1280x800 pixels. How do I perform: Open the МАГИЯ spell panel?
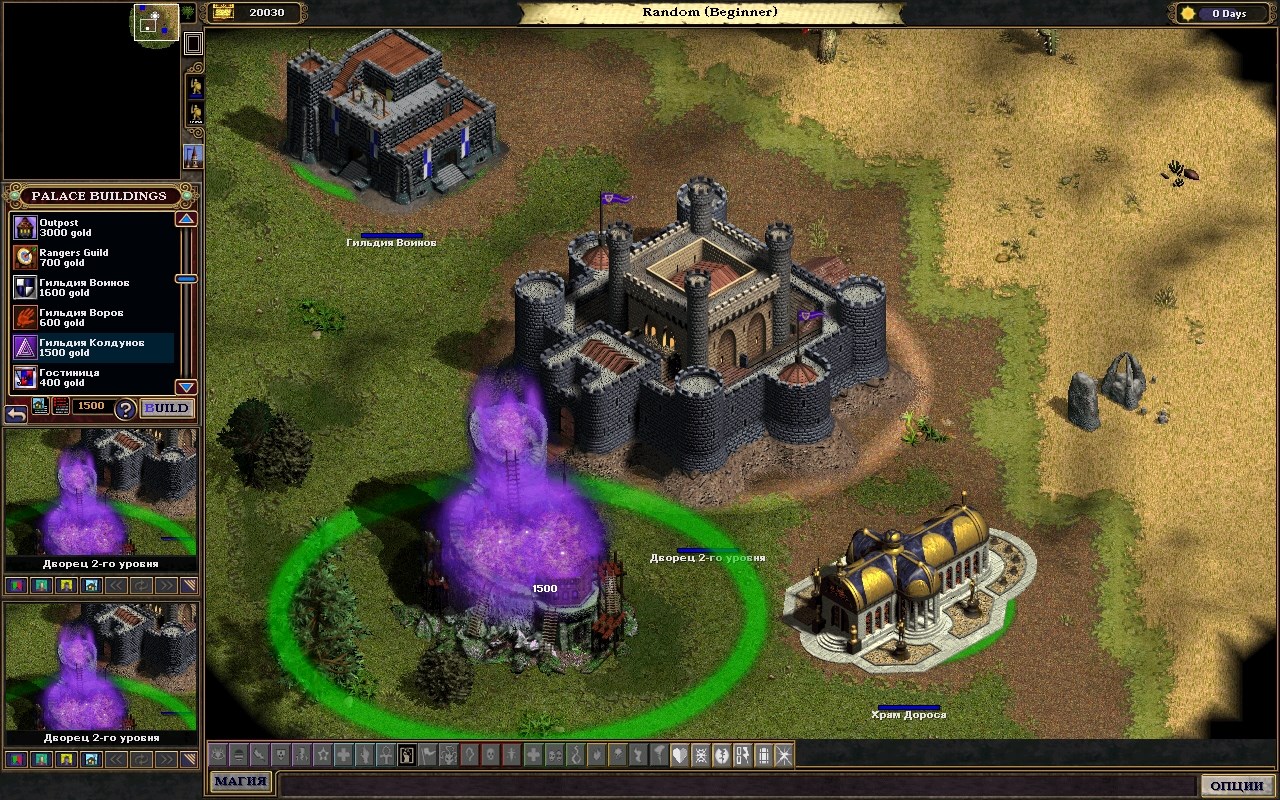(240, 782)
